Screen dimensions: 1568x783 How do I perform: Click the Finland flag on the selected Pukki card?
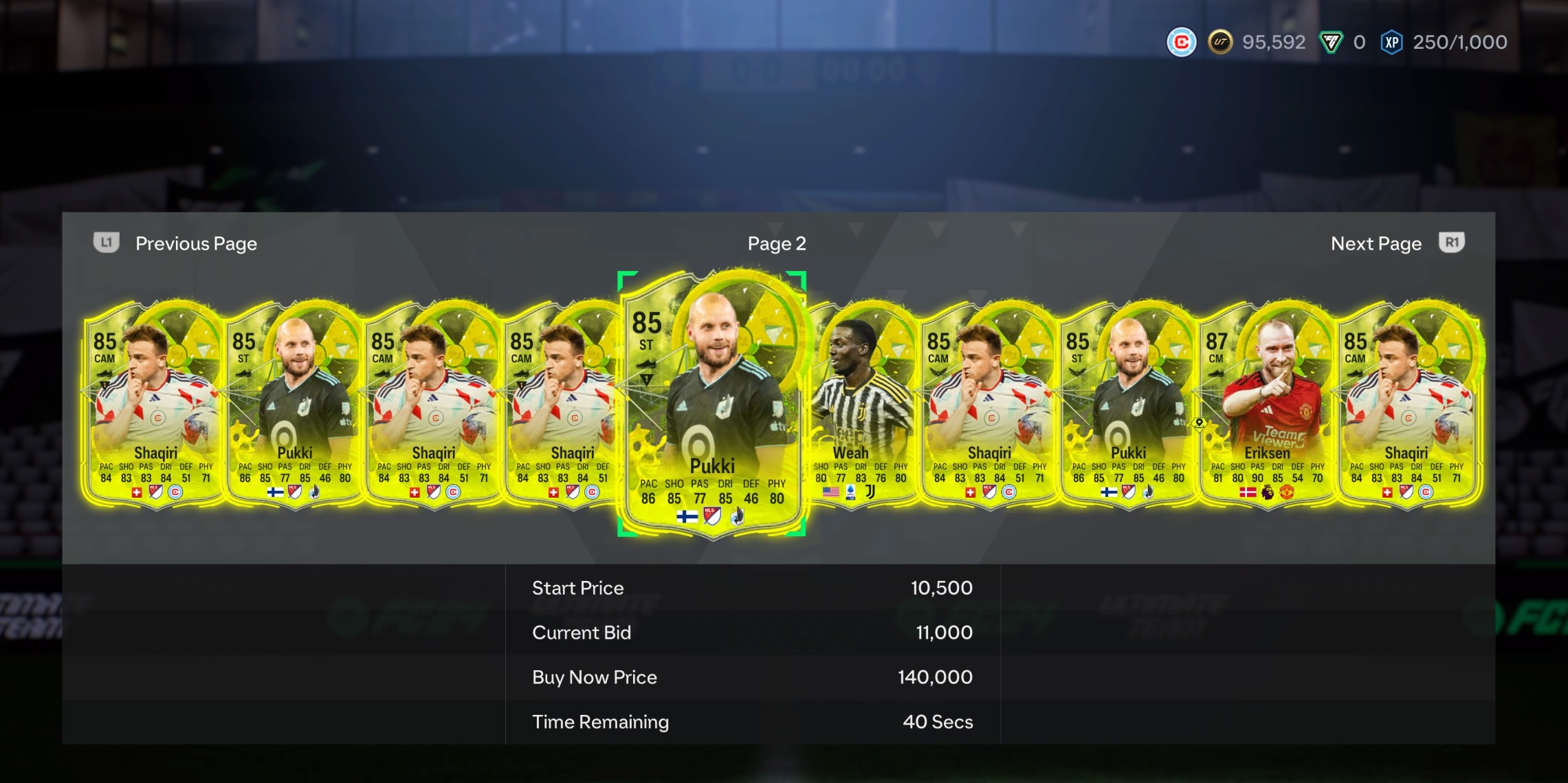(687, 518)
